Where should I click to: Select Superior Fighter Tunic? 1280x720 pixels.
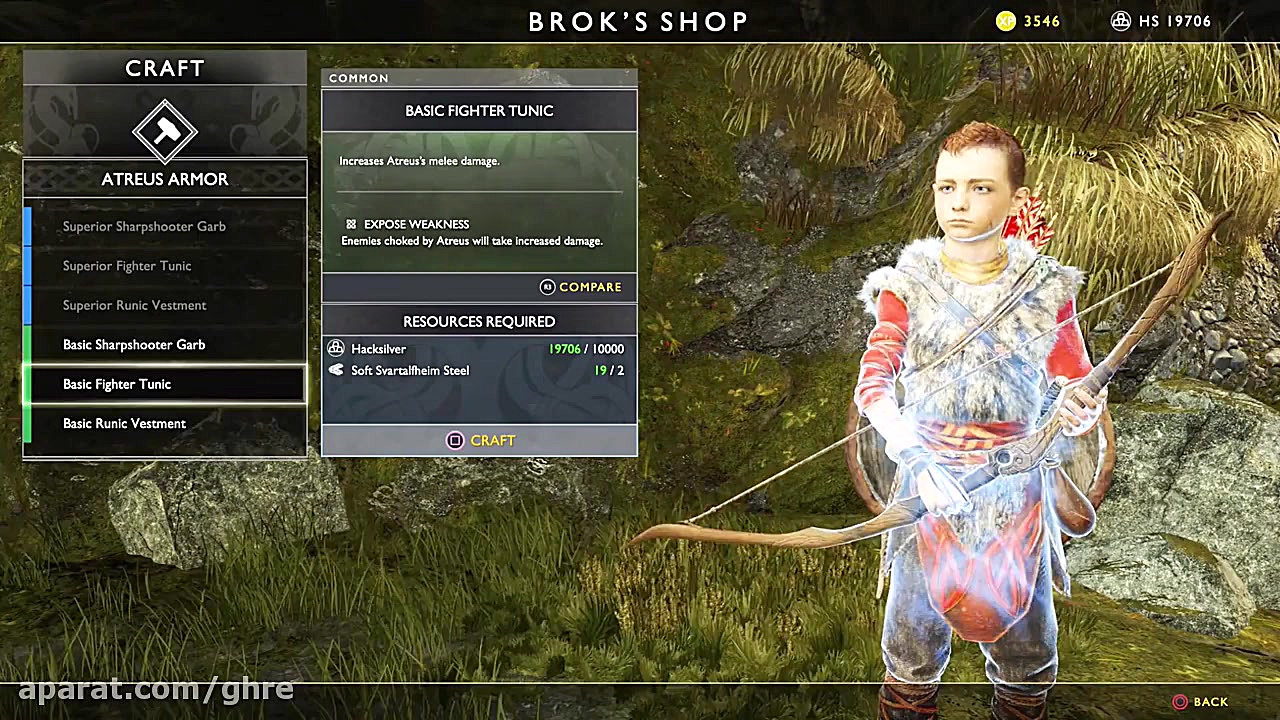point(127,265)
